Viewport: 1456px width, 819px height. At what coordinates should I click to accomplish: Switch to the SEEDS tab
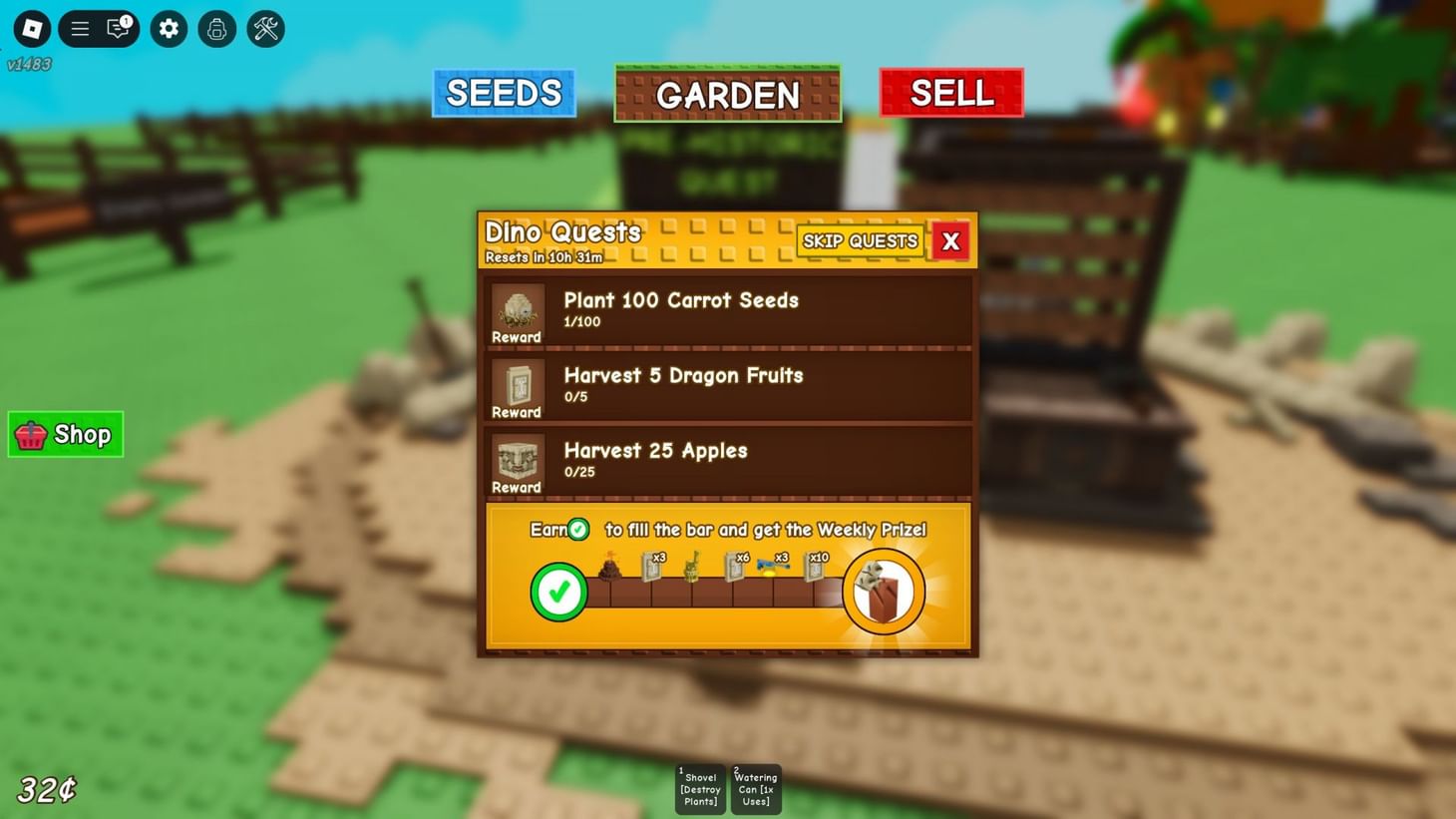tap(504, 93)
